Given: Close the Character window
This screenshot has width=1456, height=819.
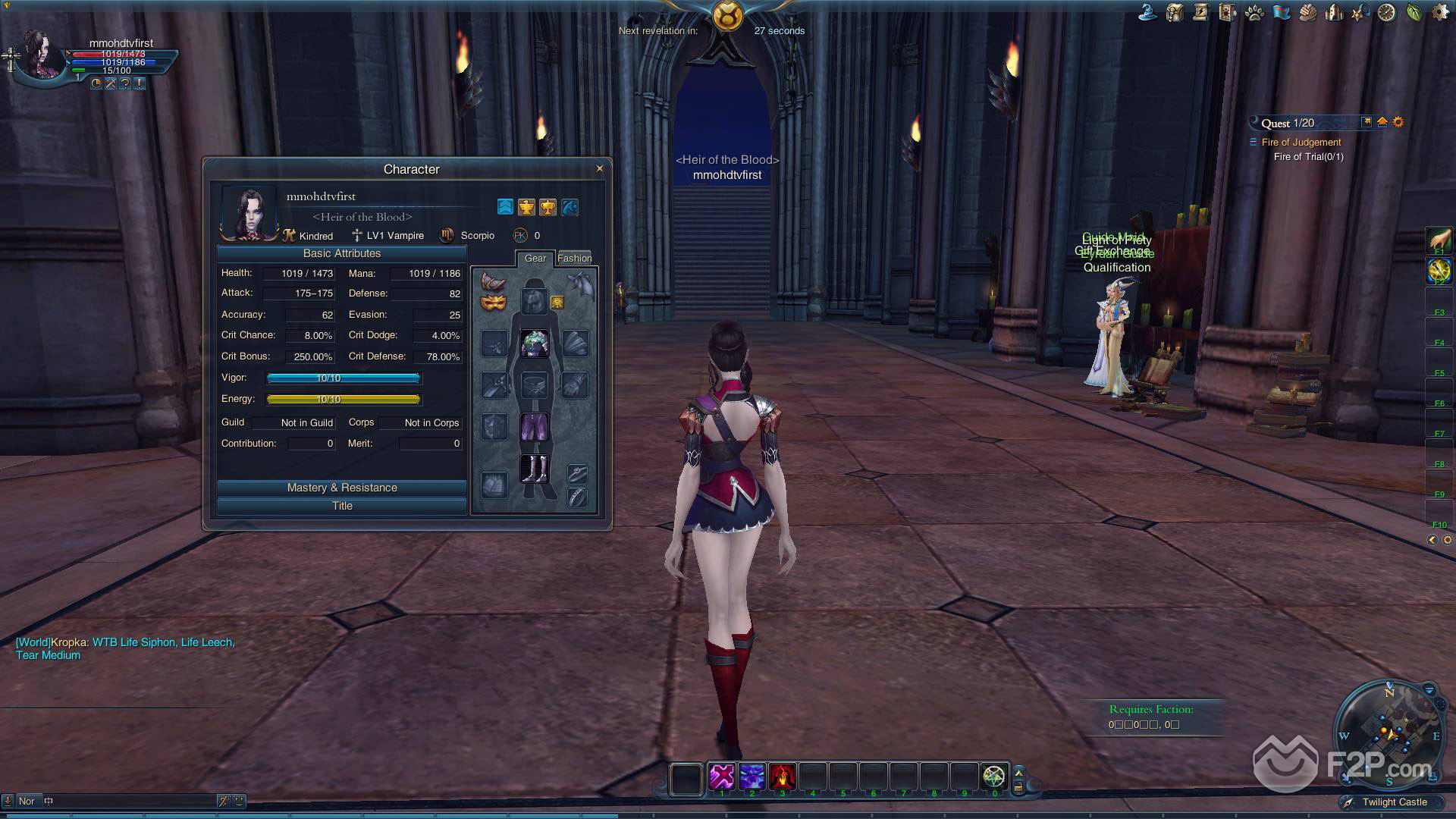Looking at the screenshot, I should (600, 168).
